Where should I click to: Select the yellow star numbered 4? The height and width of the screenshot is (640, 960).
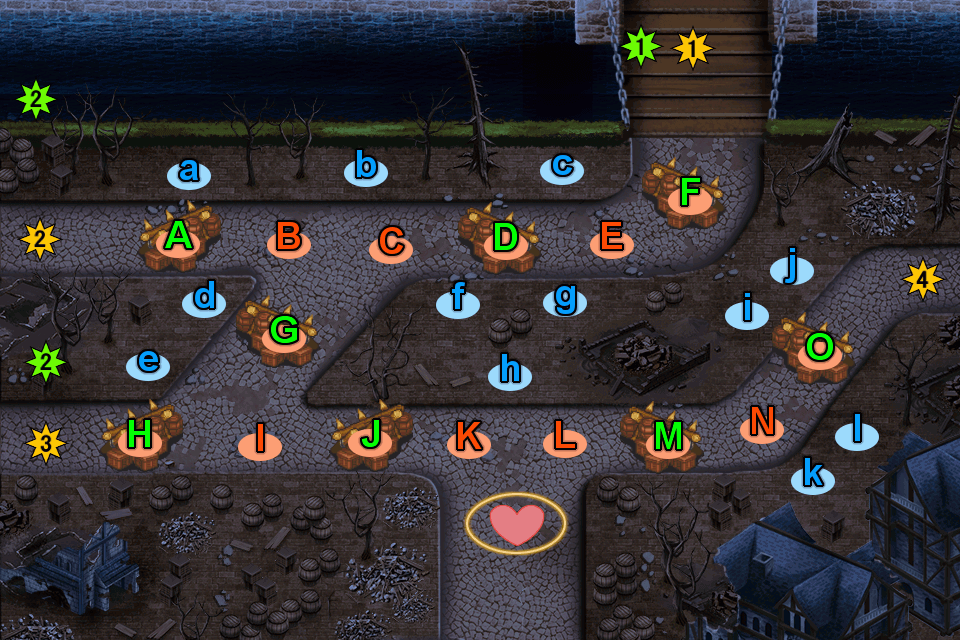[922, 279]
